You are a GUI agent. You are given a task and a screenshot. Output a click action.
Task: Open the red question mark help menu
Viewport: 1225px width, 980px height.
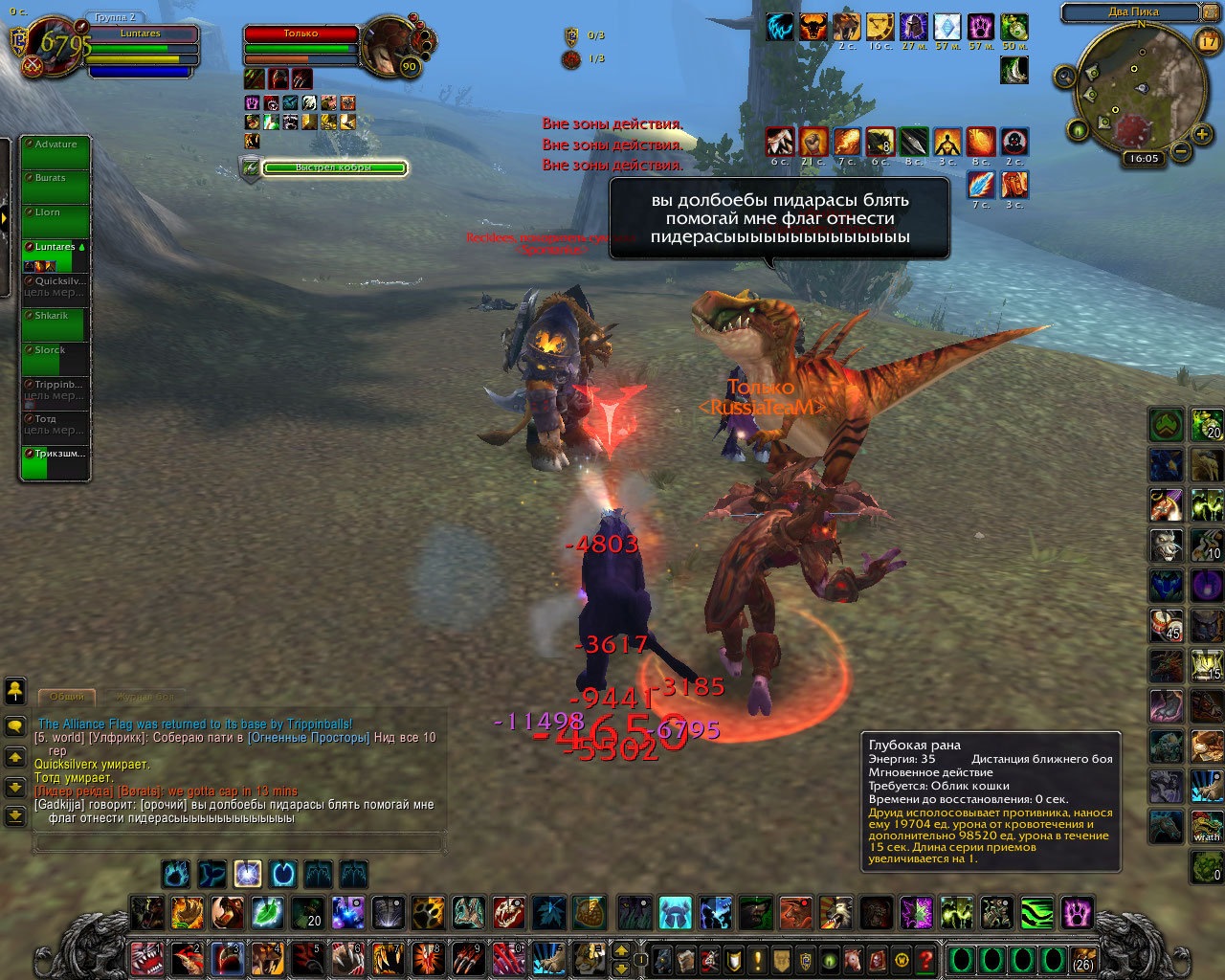pyautogui.click(x=925, y=959)
